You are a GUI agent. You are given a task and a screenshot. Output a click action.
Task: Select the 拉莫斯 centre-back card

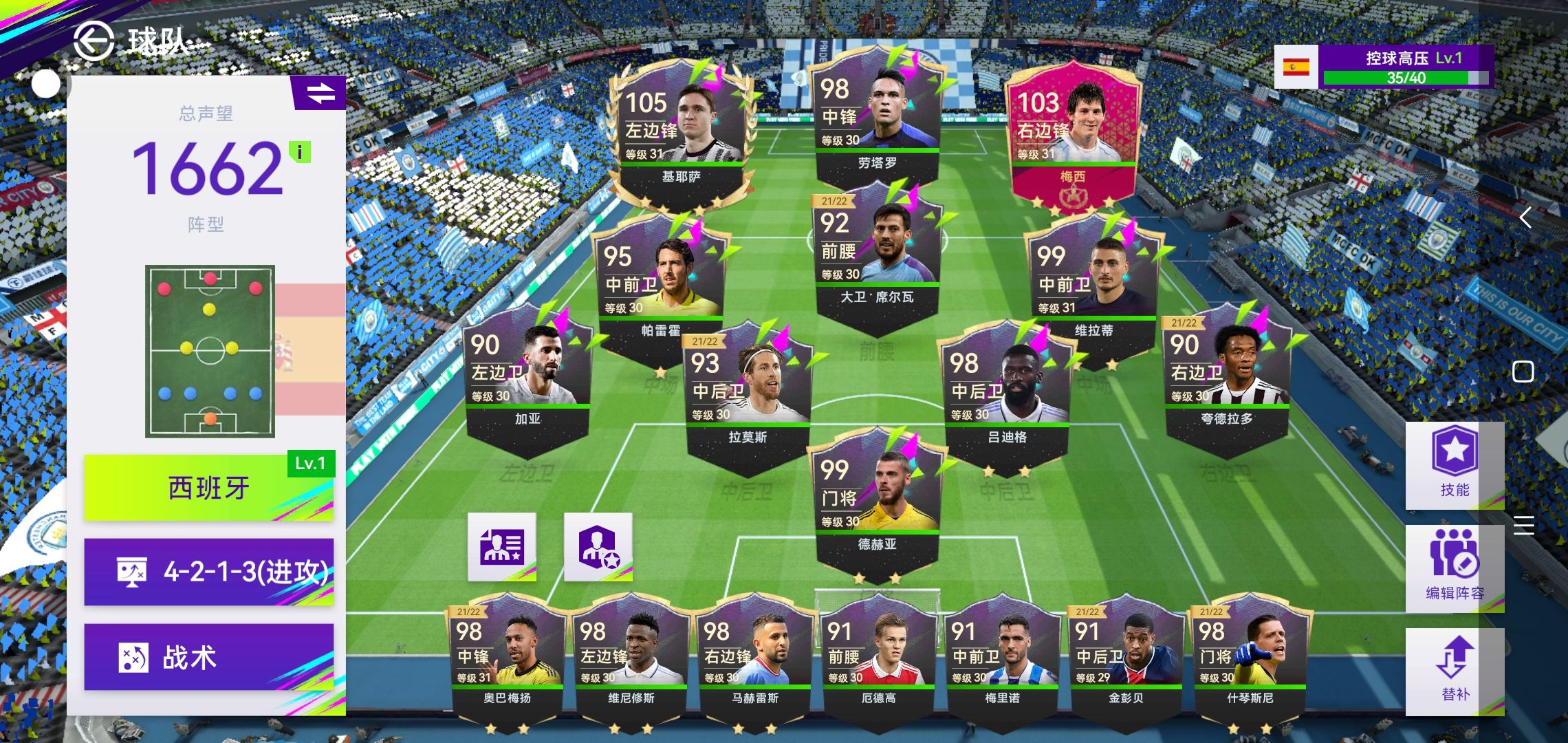[x=748, y=392]
